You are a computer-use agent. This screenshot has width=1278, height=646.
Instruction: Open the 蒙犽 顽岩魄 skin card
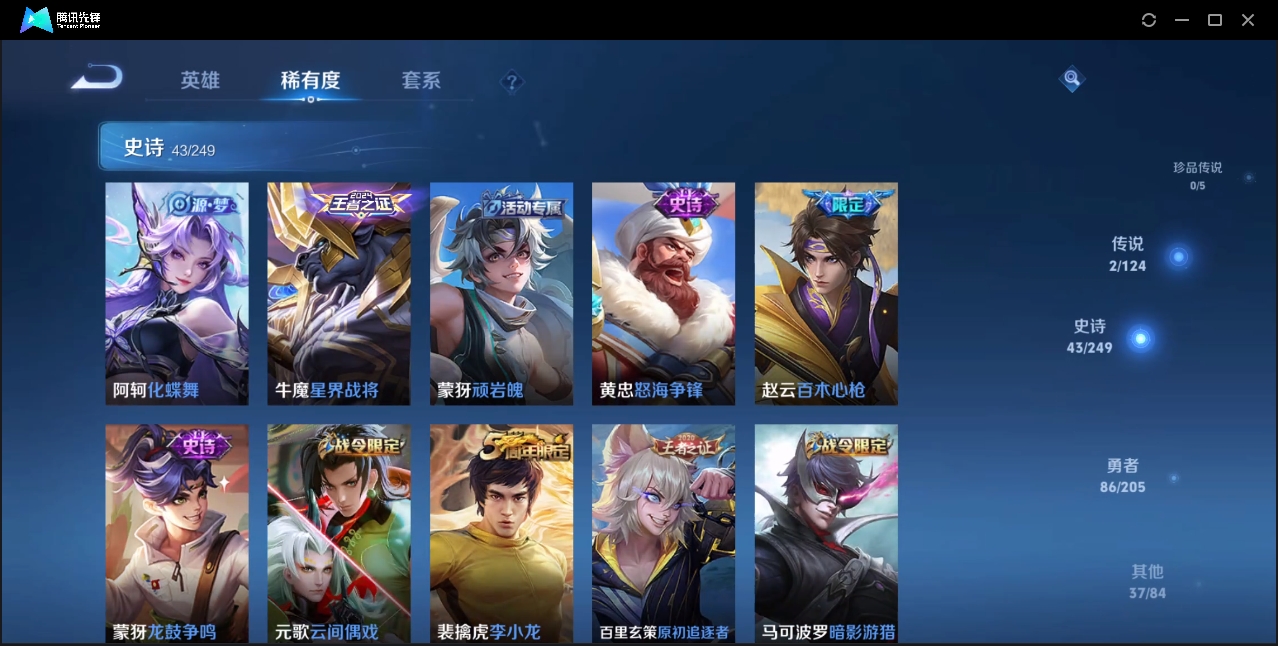tap(501, 293)
